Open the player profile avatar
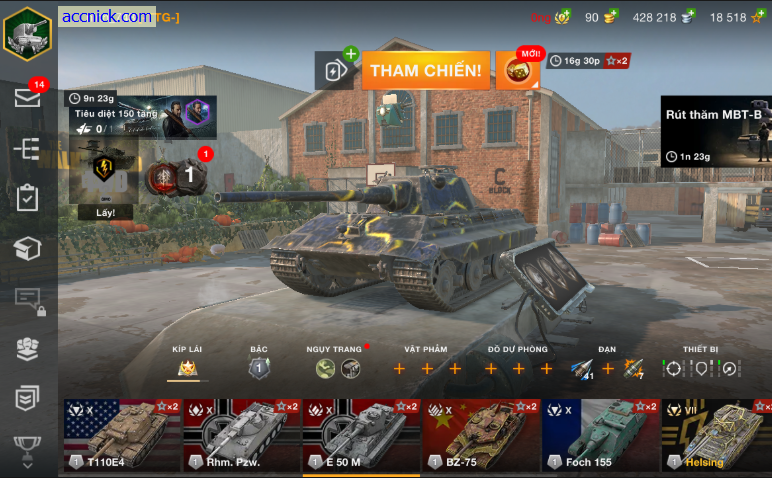This screenshot has height=478, width=772. point(27,33)
